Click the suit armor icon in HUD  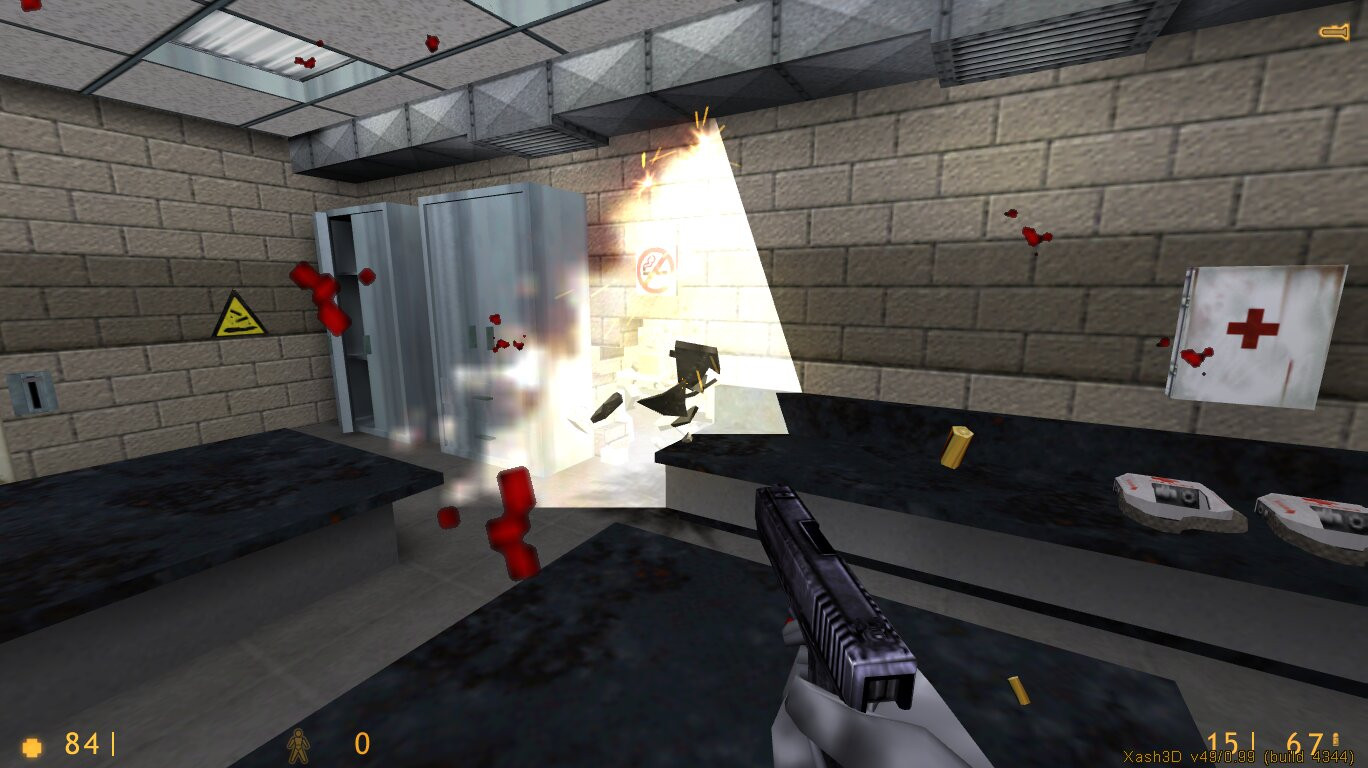coord(298,746)
